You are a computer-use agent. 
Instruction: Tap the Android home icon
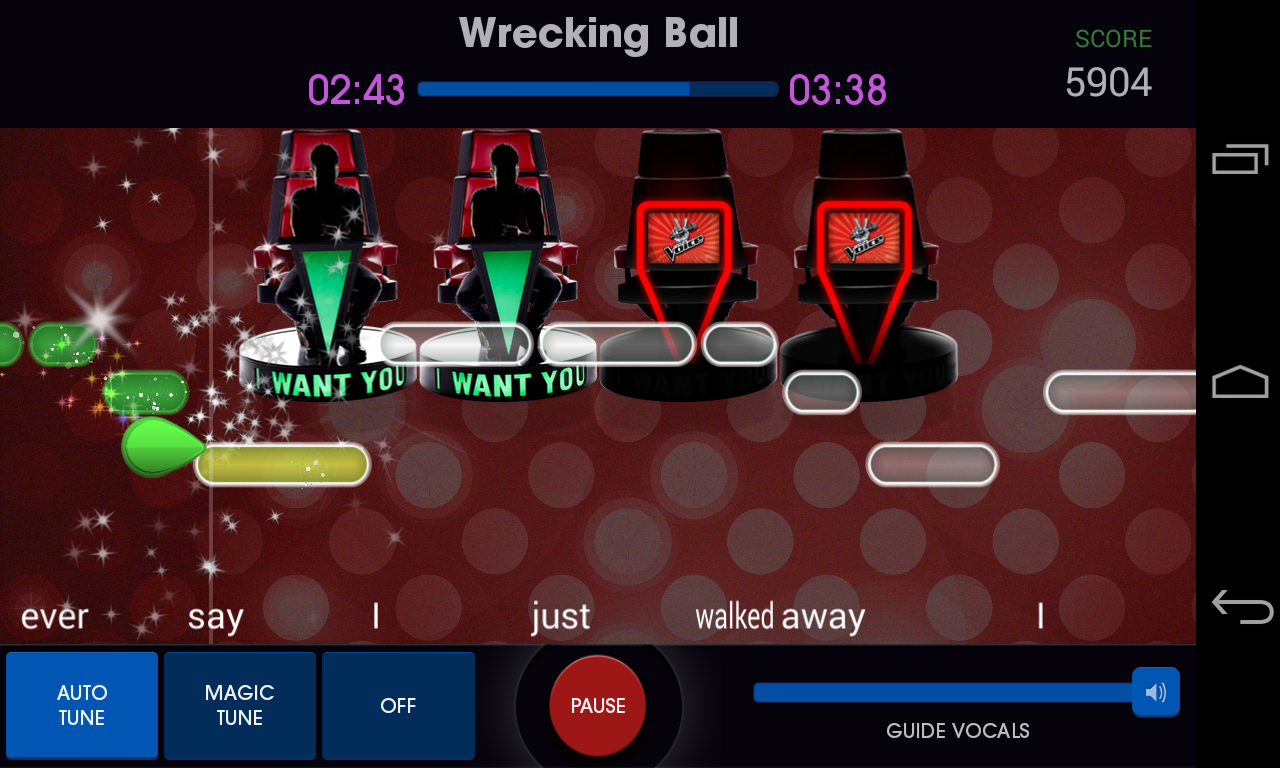[1239, 382]
